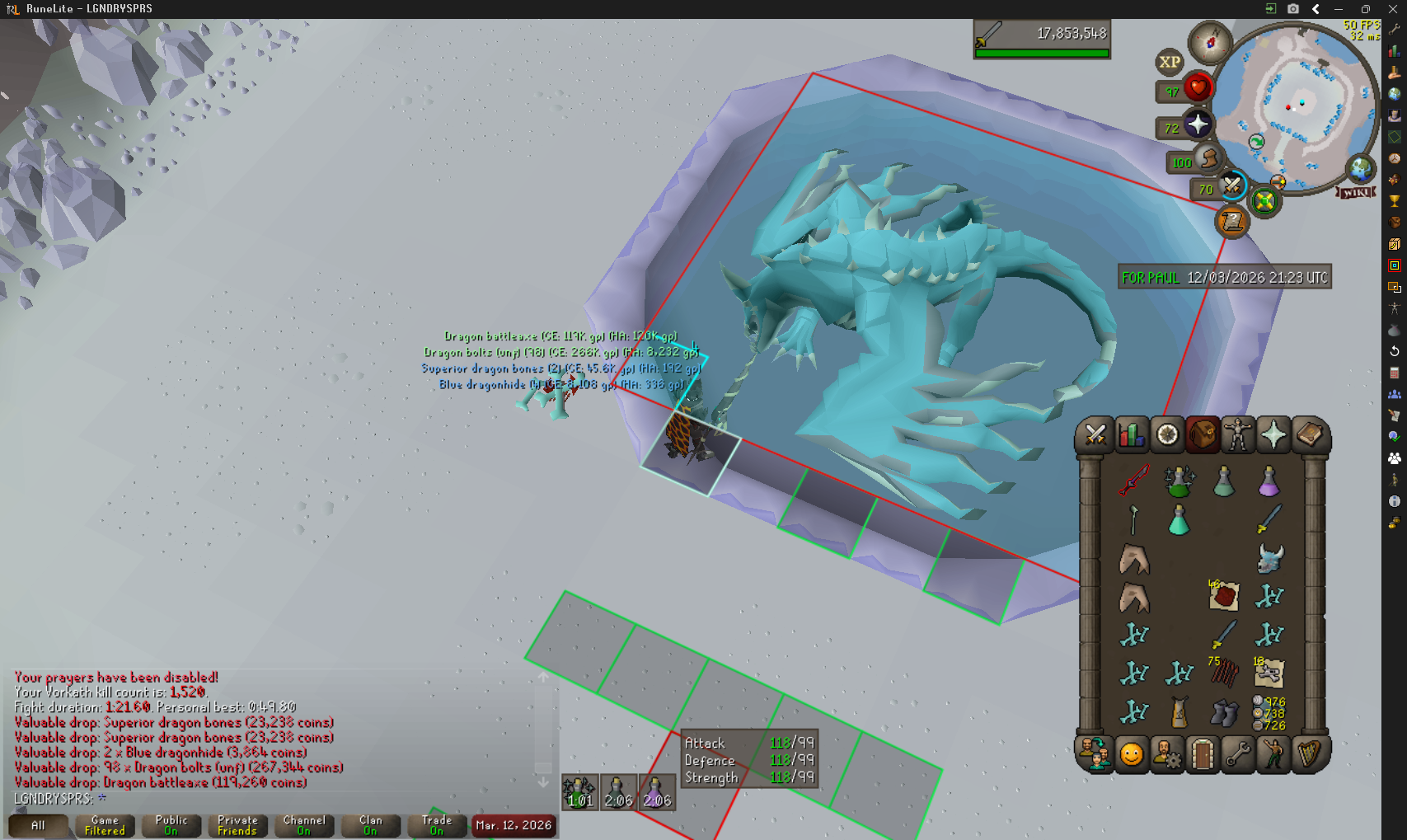Open the world map globe

pyautogui.click(x=1361, y=169)
